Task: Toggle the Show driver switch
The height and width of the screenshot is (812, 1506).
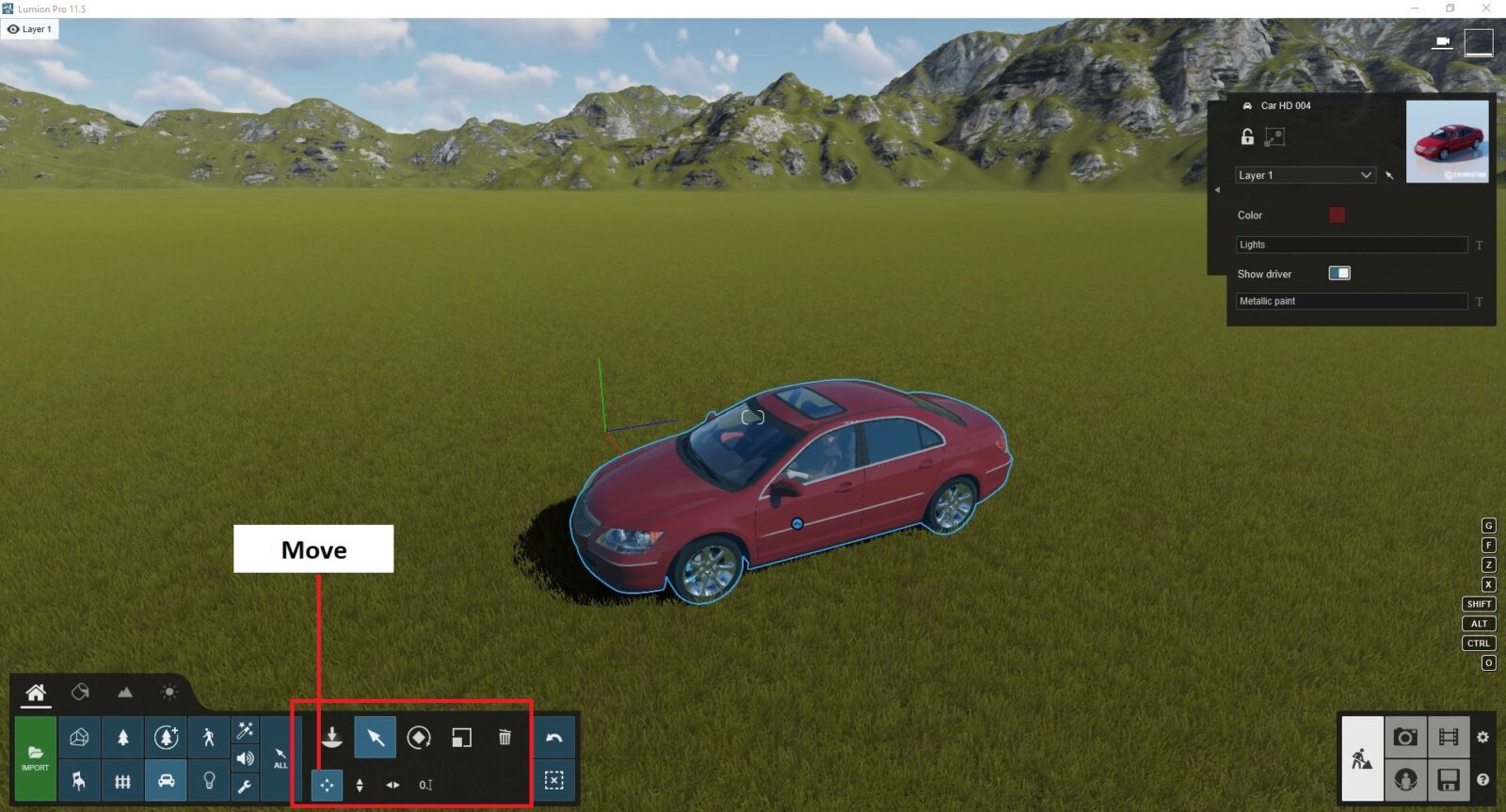Action: coord(1338,274)
